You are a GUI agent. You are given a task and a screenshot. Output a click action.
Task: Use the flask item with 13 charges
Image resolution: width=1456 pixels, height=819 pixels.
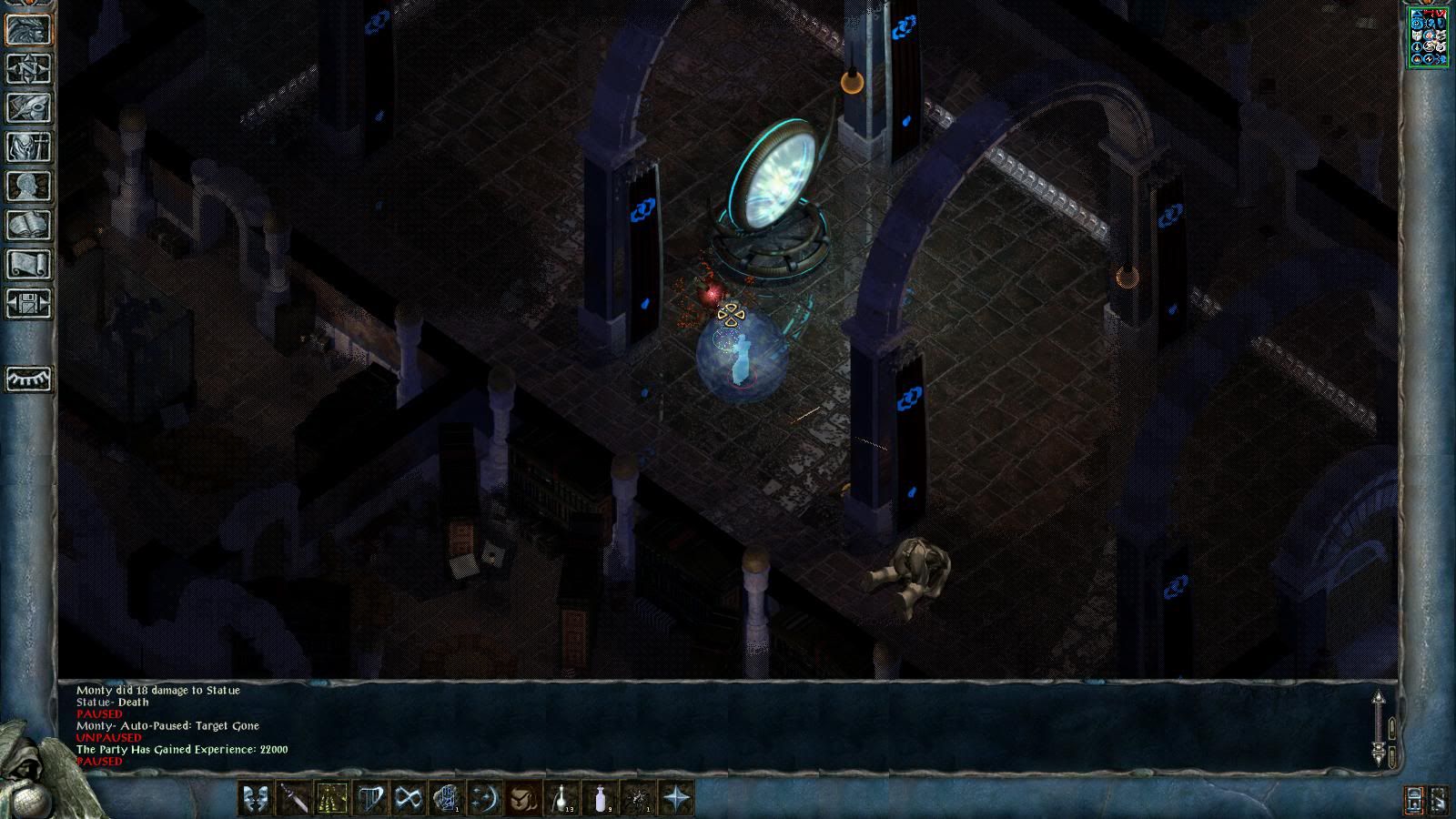(561, 799)
